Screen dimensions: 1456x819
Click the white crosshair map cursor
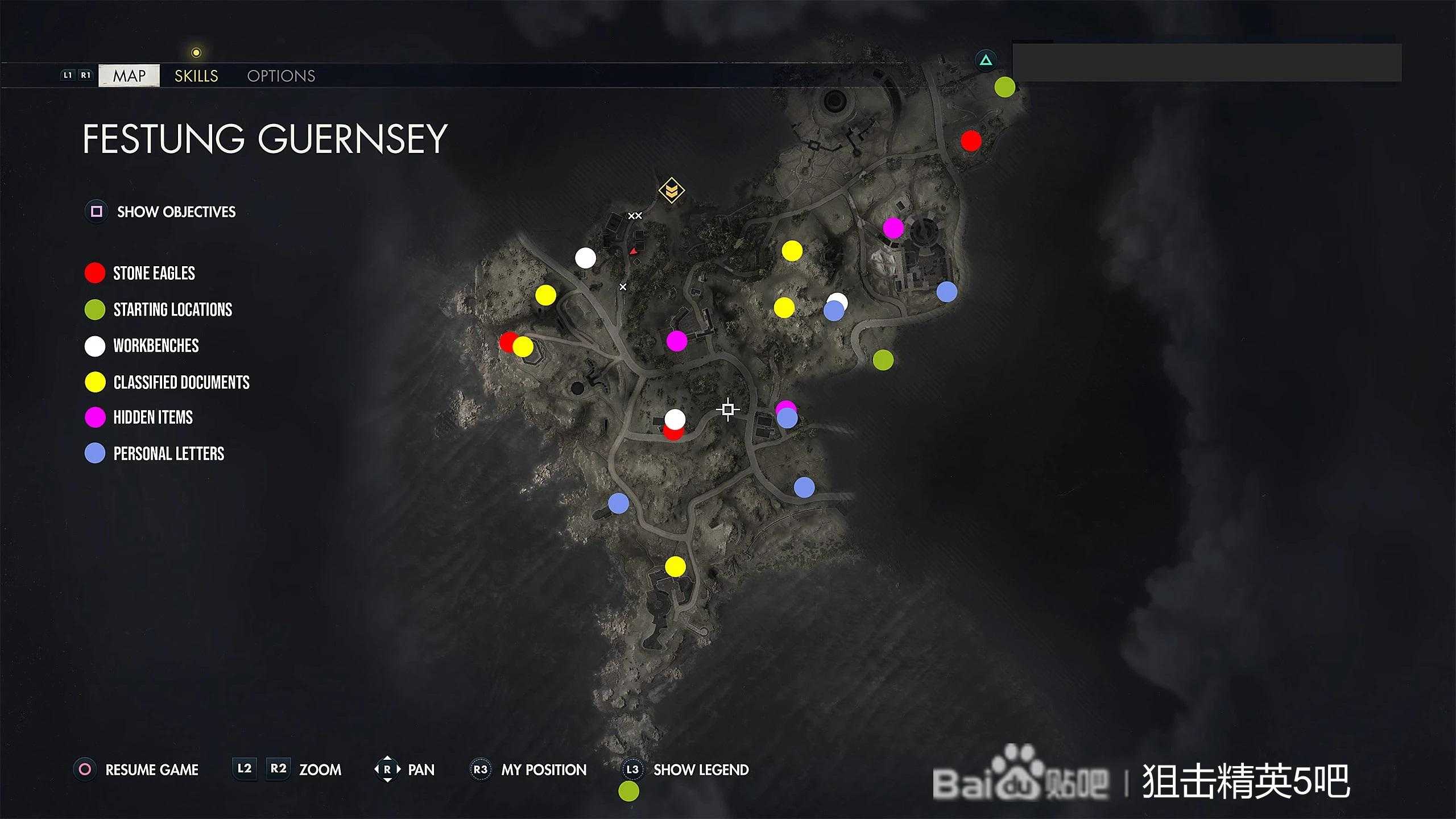click(727, 409)
